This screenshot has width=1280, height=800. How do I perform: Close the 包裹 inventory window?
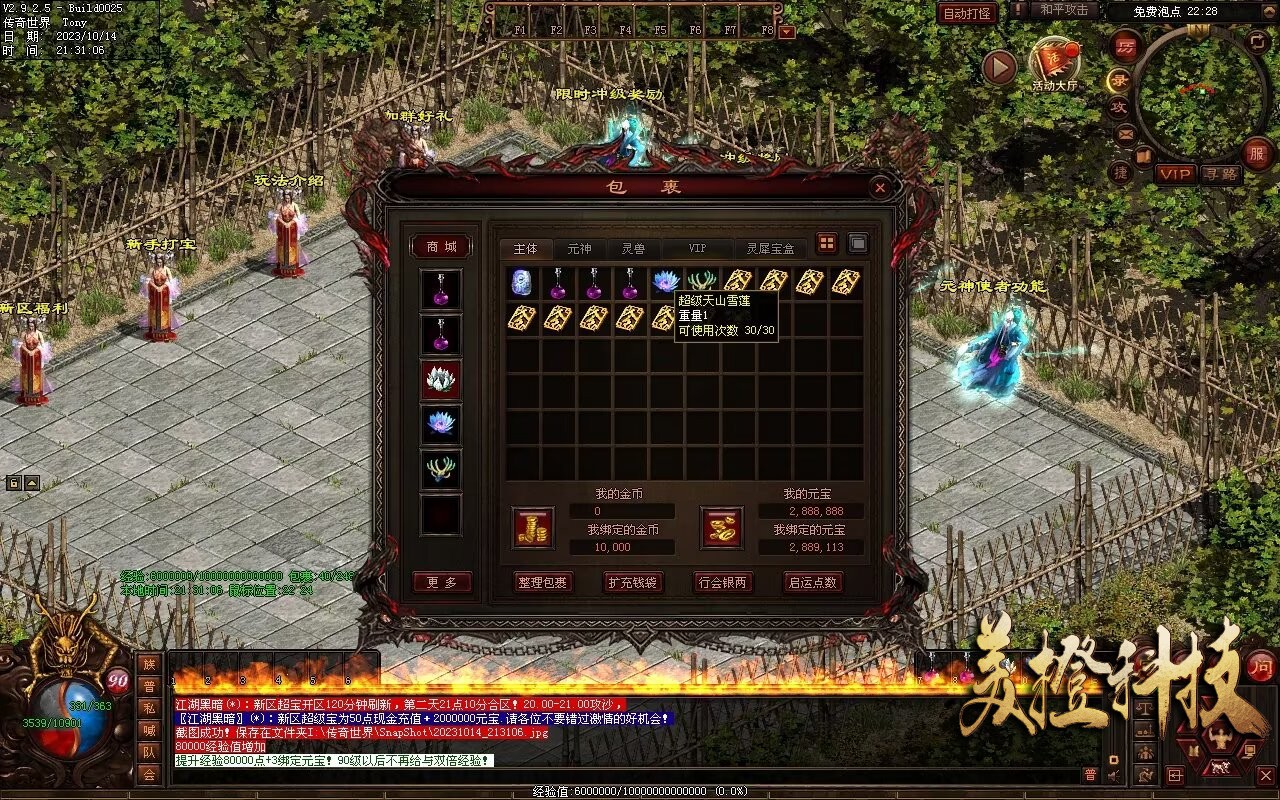(x=879, y=187)
